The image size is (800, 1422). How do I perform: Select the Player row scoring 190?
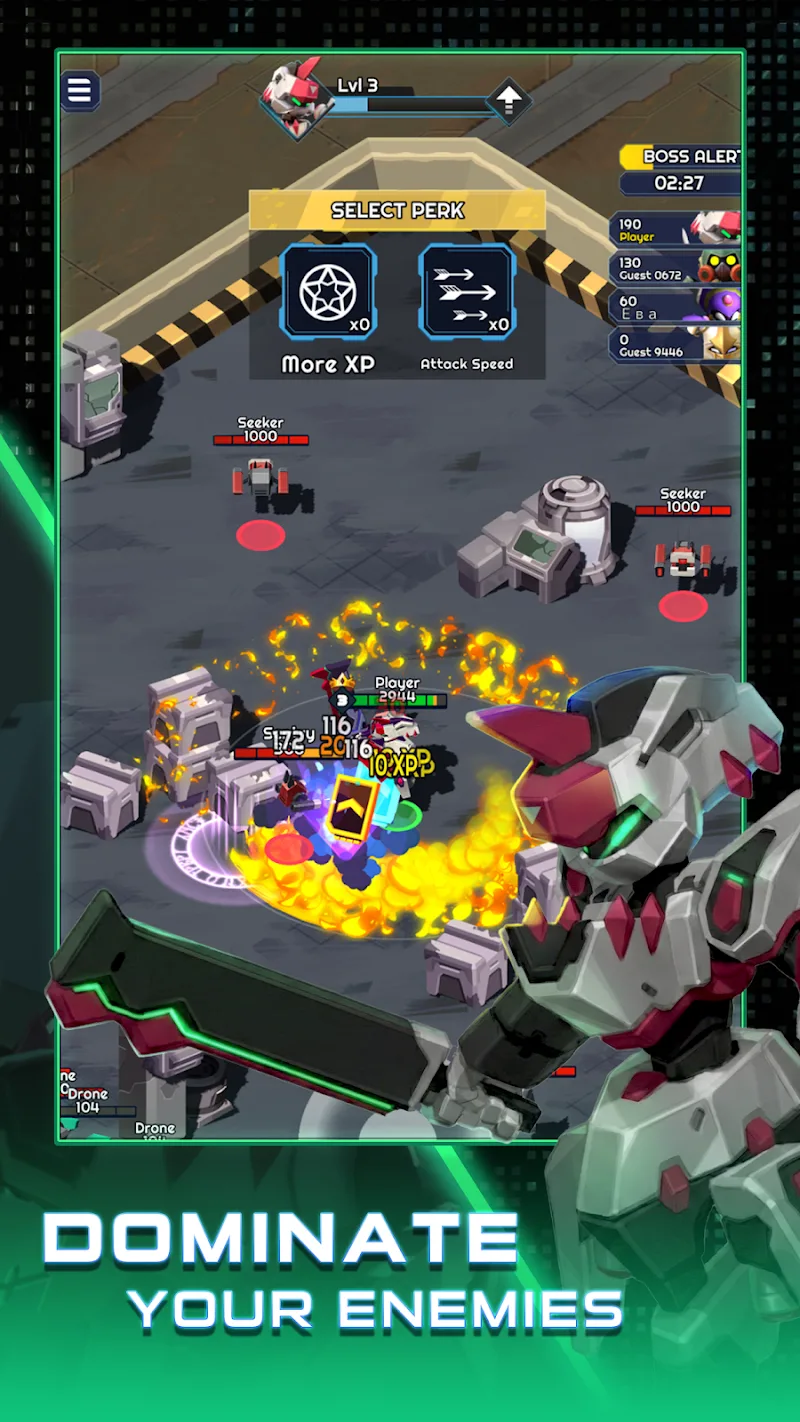(675, 230)
